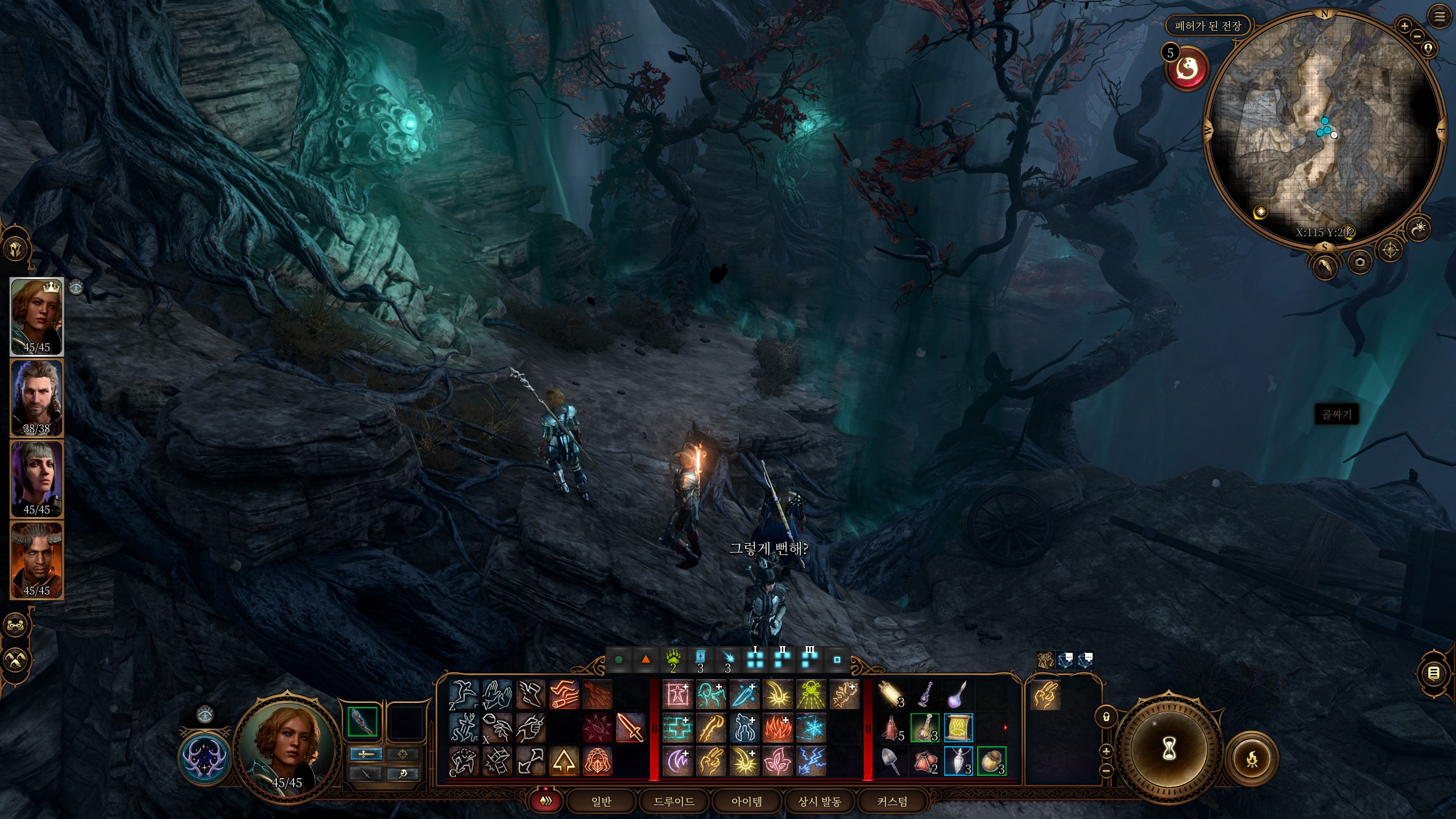Zoom out the minimap with minus button
This screenshot has height=819, width=1456.
(x=1417, y=36)
